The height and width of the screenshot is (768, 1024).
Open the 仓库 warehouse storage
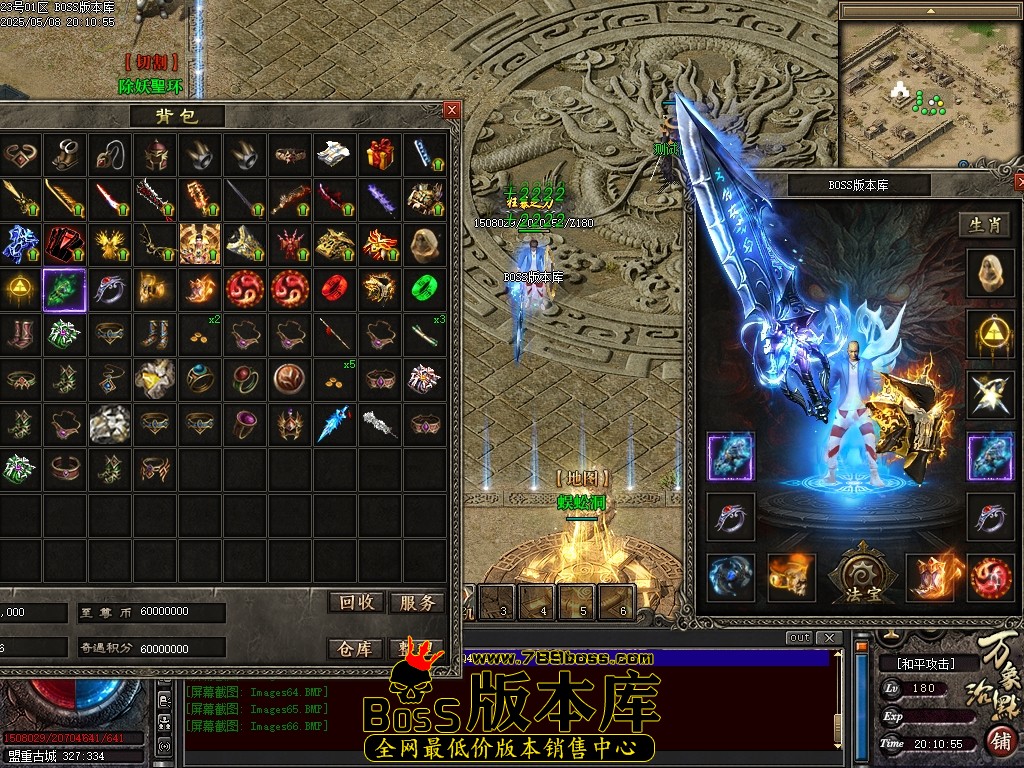(x=357, y=648)
